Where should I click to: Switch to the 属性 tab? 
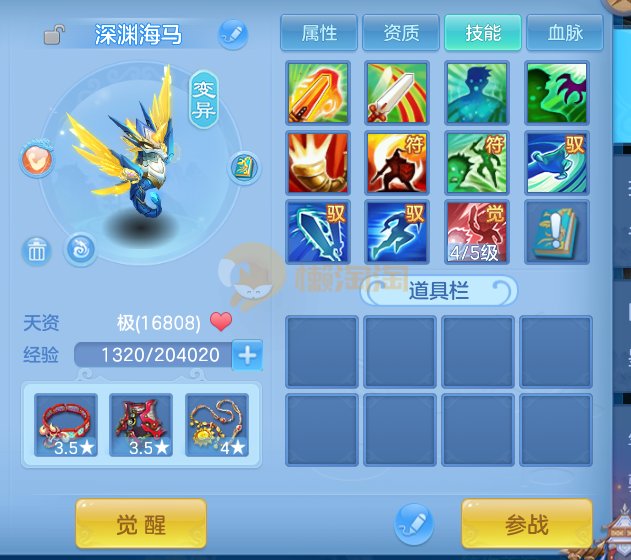pyautogui.click(x=319, y=33)
